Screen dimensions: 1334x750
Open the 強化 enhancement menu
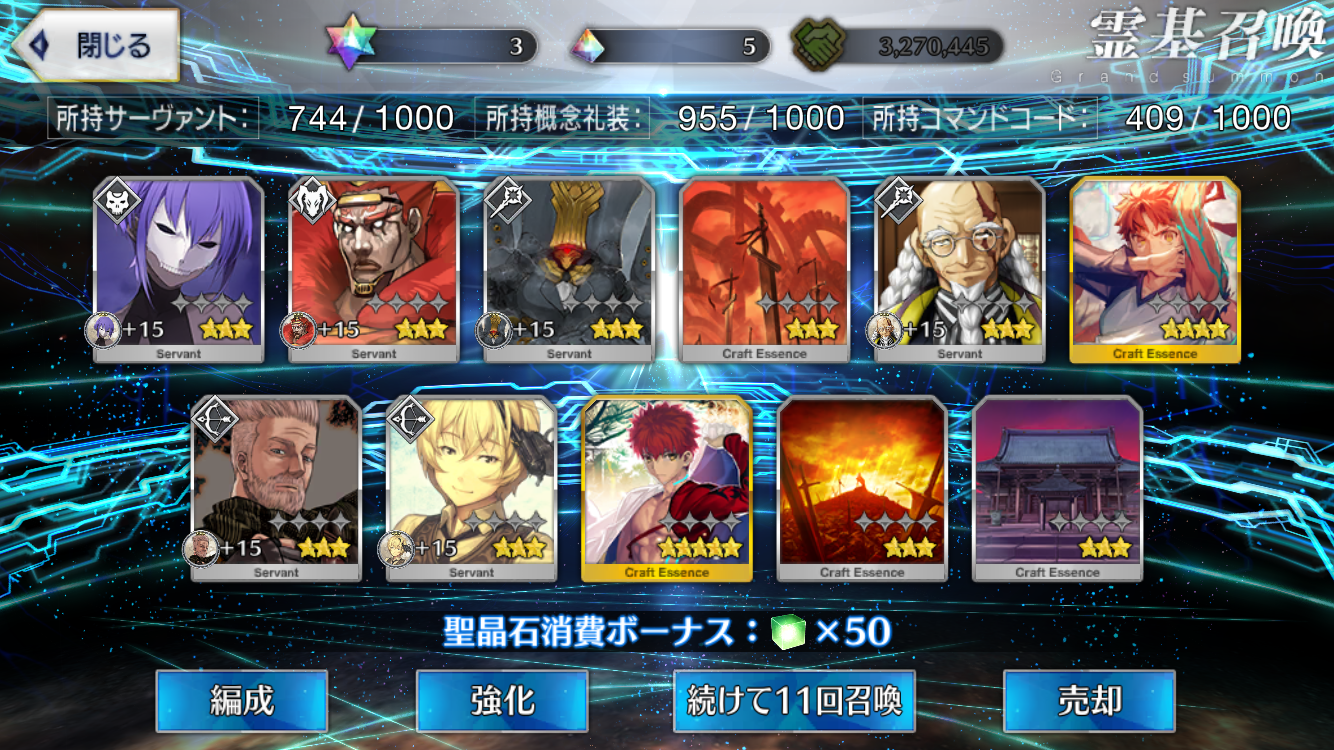(502, 701)
